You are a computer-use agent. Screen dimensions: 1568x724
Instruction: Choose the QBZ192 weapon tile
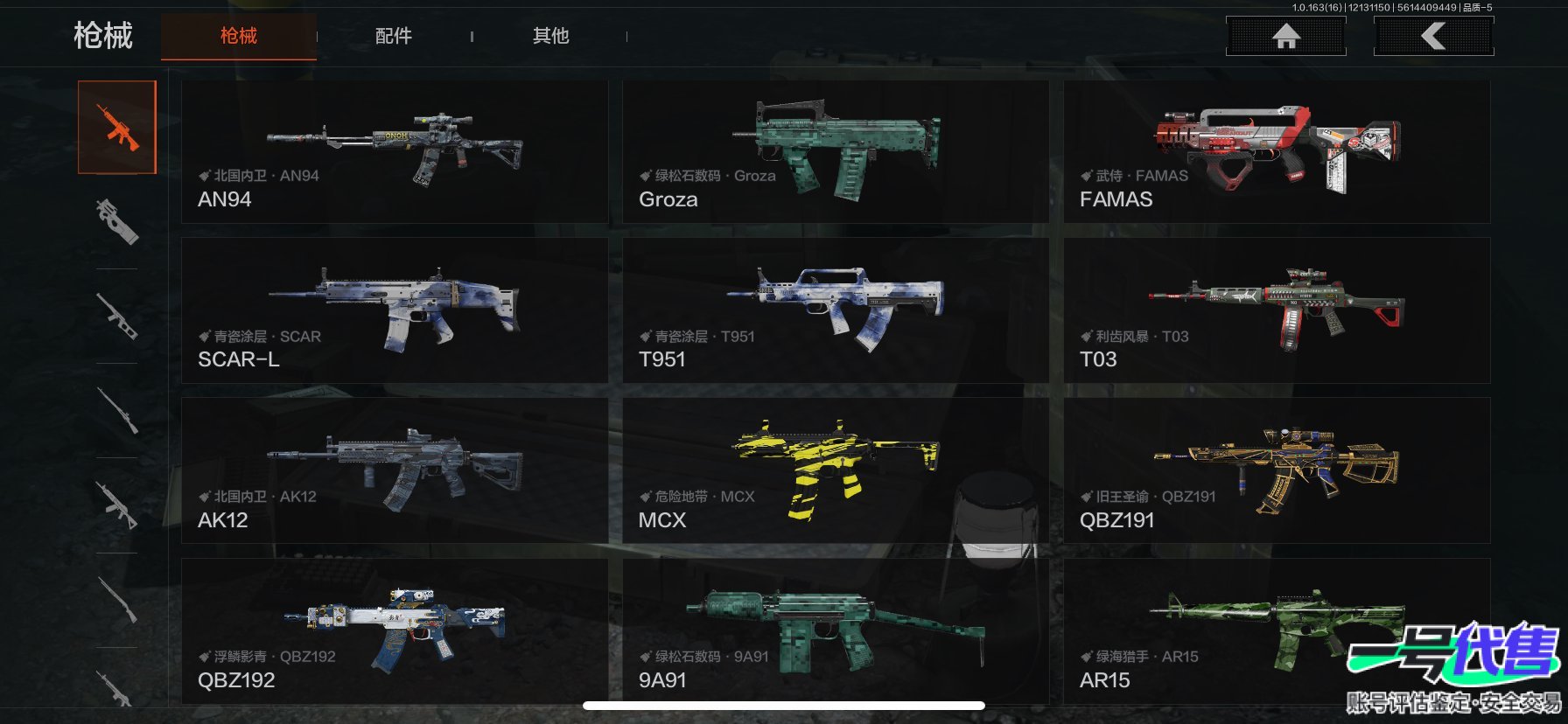395,630
